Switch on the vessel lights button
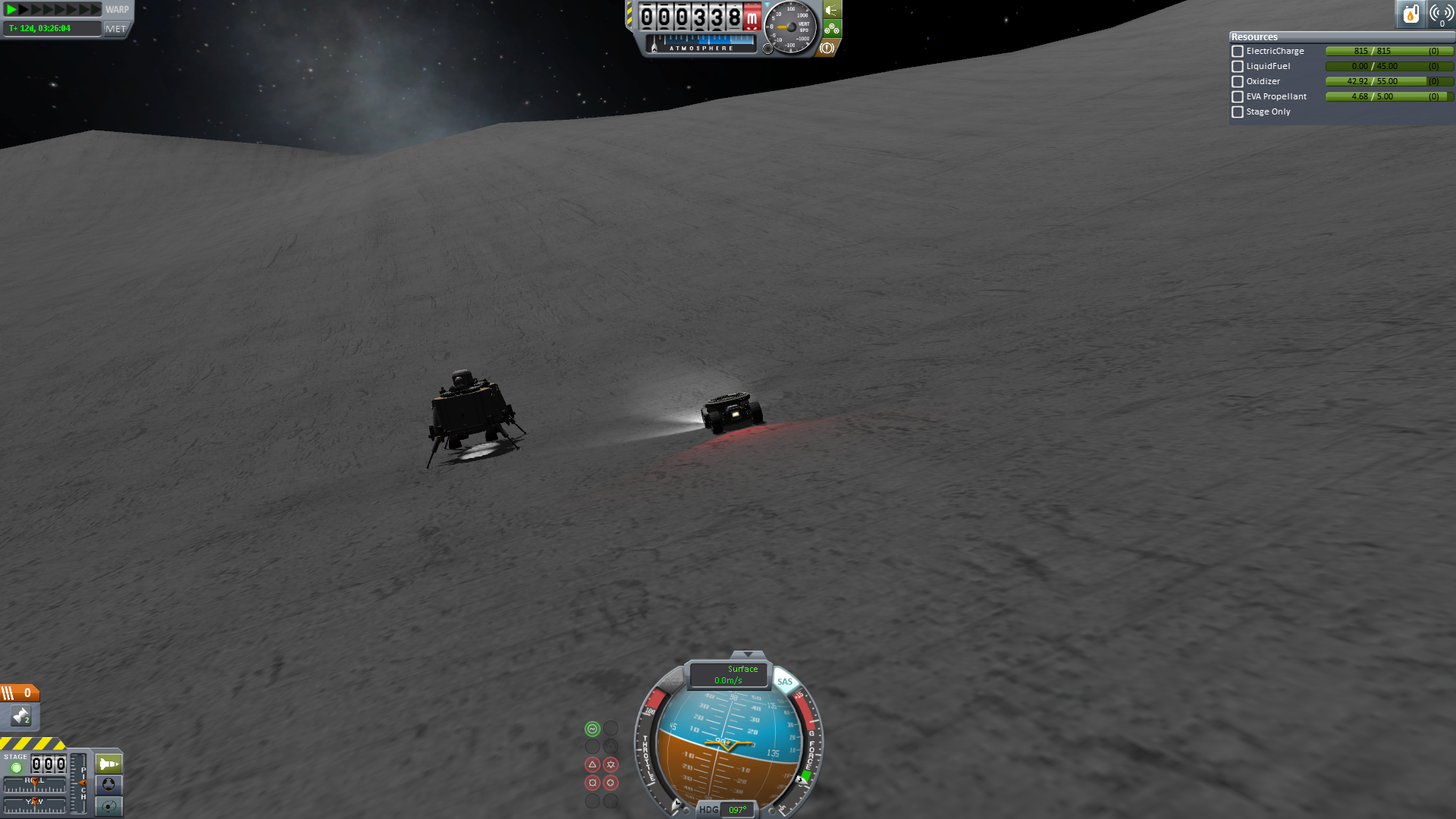Image resolution: width=1456 pixels, height=819 pixels. (x=832, y=10)
